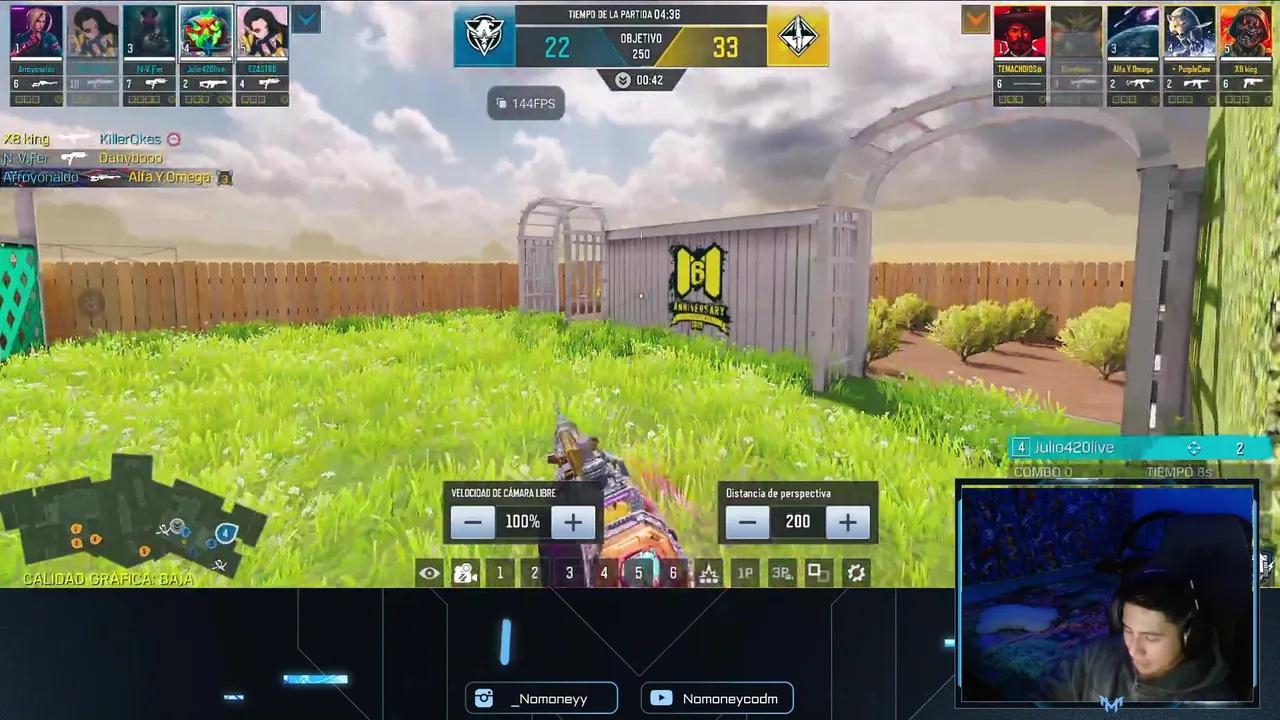Open the Nomoneycodm YouTube link
This screenshot has height=720, width=1280.
716,698
